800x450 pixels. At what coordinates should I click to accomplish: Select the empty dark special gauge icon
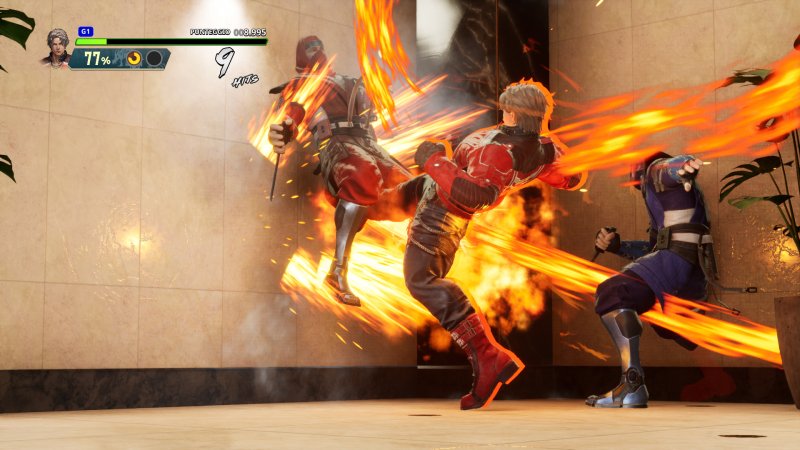153,59
